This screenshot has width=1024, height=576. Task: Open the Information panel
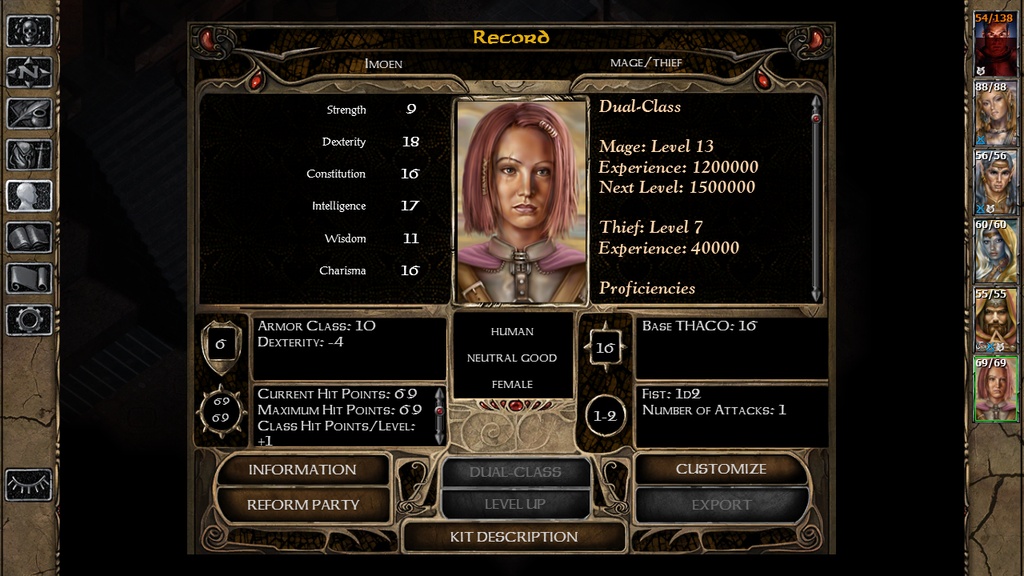tap(302, 470)
